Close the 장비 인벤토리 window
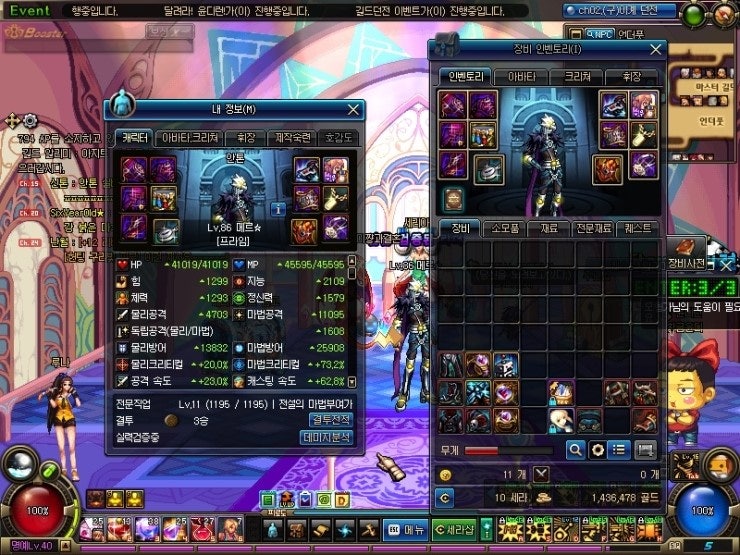The height and width of the screenshot is (555, 740). tap(655, 48)
